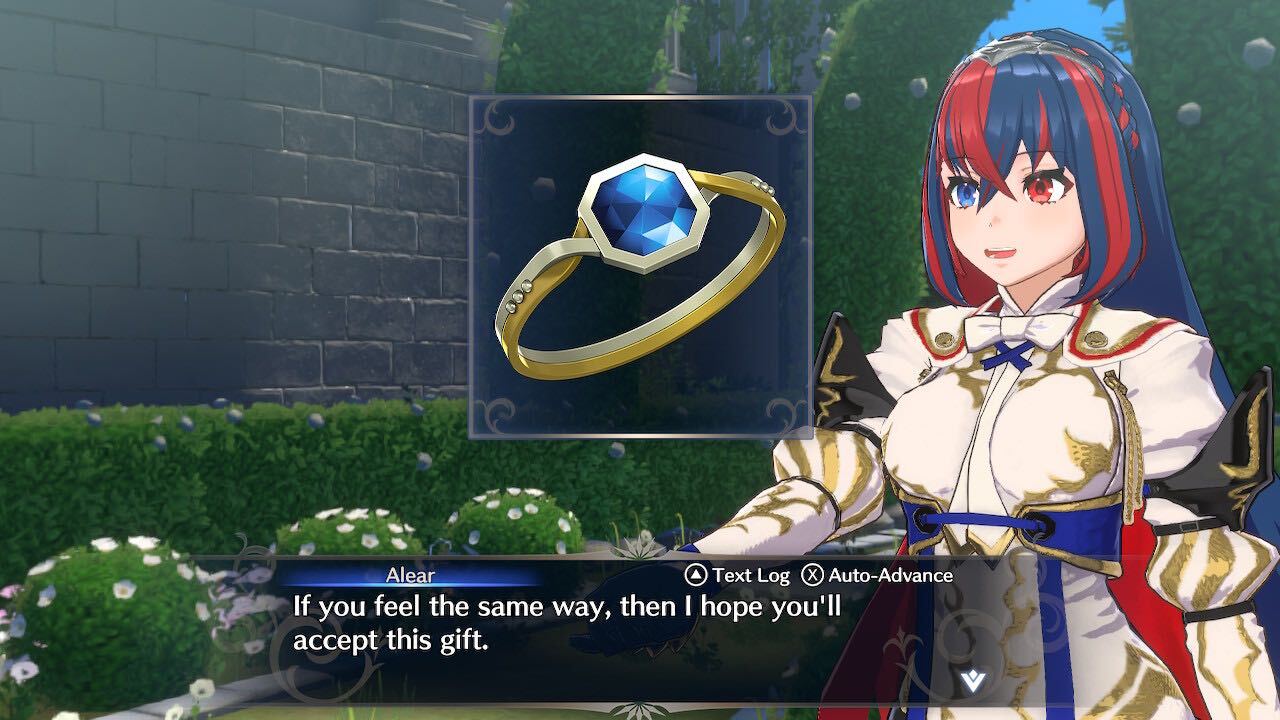Screen dimensions: 1280x720
Task: Click the decorative corner flourish of the ring frame
Action: tap(495, 120)
